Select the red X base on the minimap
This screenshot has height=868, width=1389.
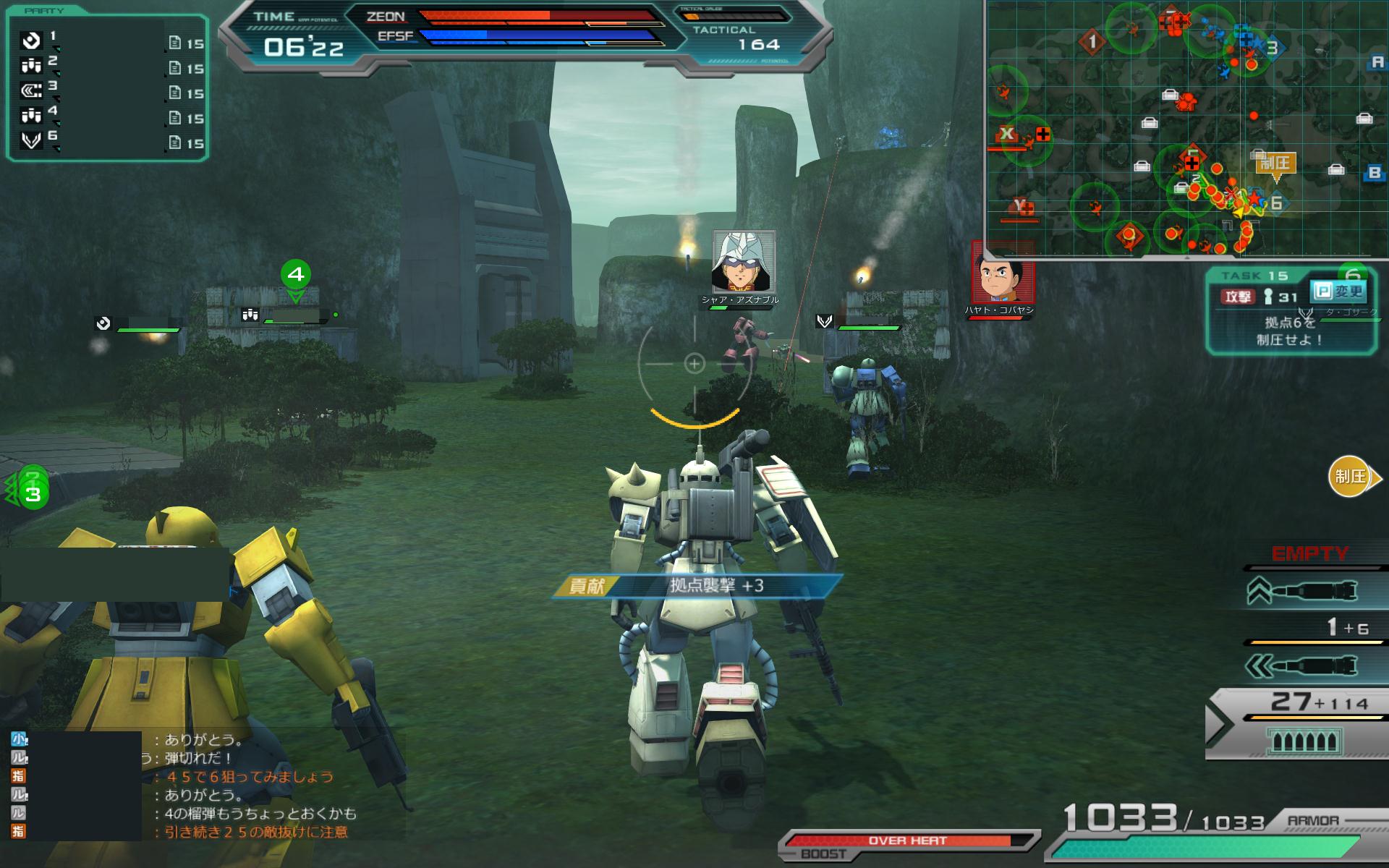point(1006,135)
